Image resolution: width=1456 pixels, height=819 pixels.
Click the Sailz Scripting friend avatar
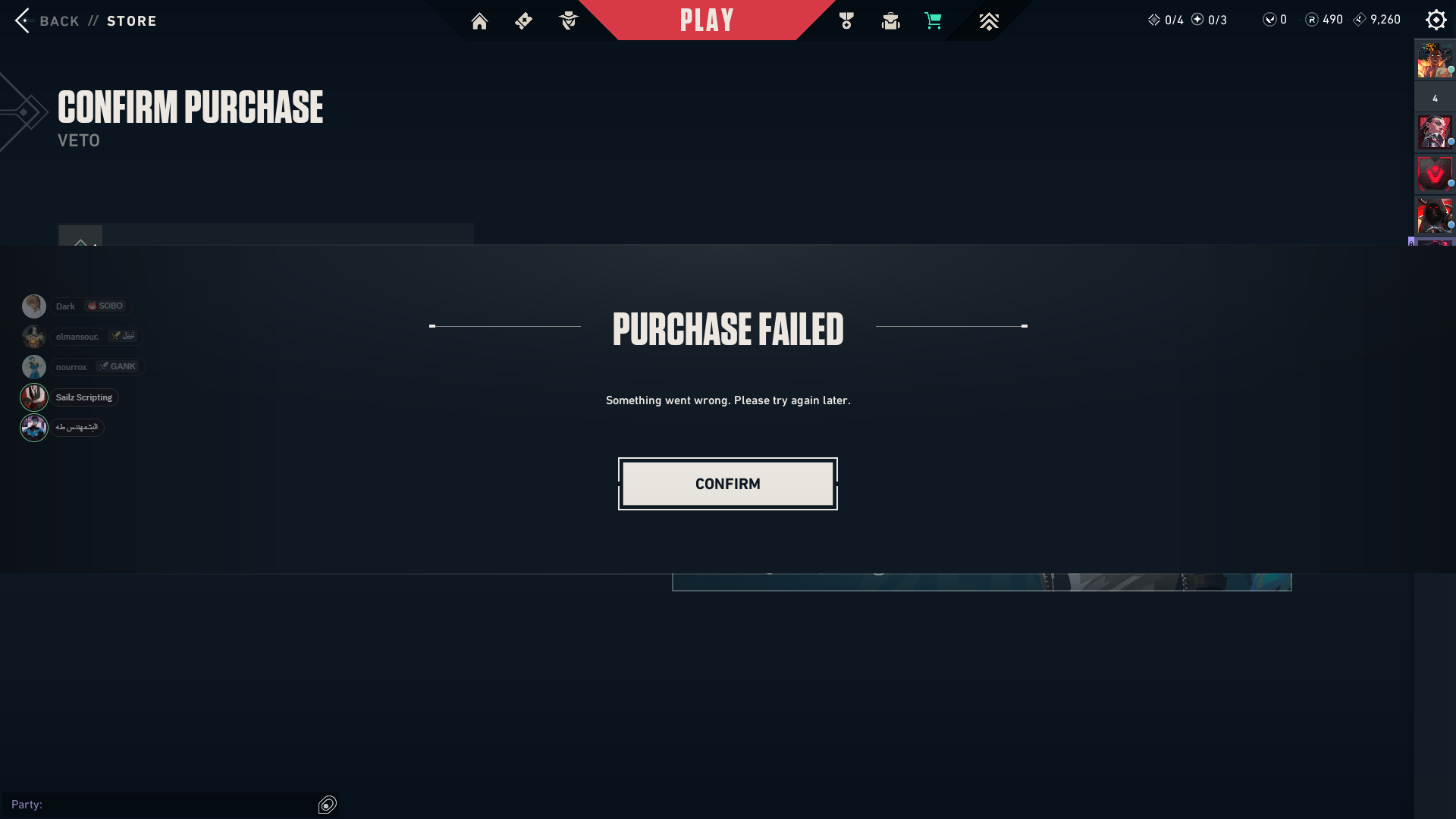click(x=34, y=397)
